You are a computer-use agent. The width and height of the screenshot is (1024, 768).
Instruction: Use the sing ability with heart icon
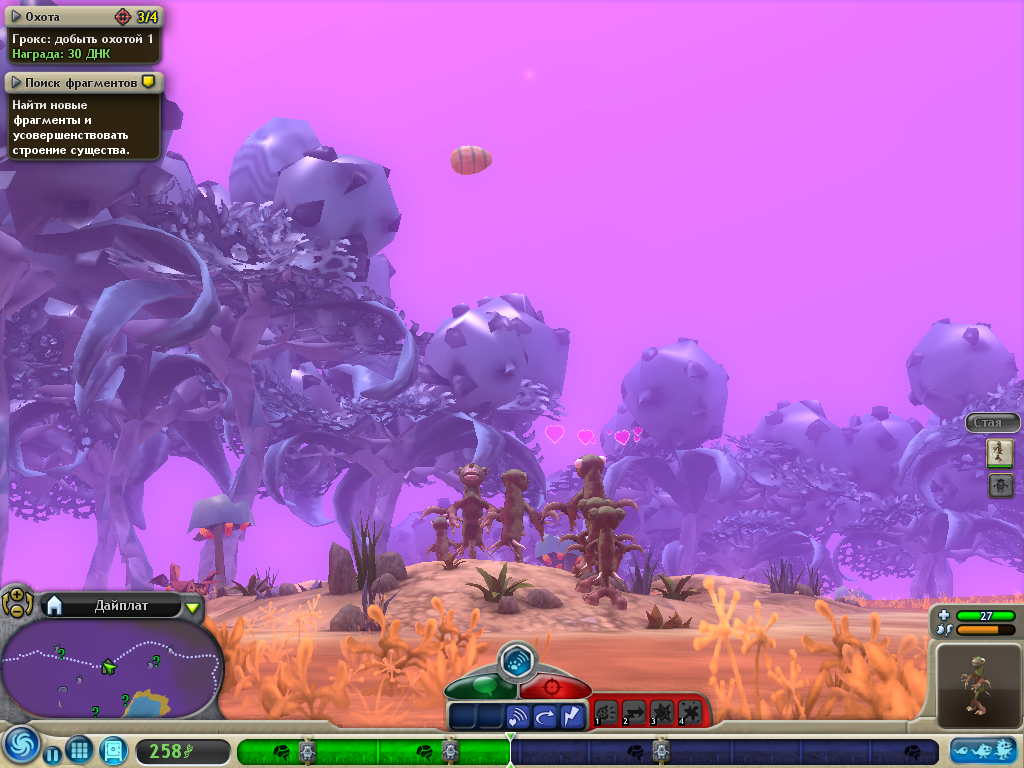pyautogui.click(x=518, y=716)
